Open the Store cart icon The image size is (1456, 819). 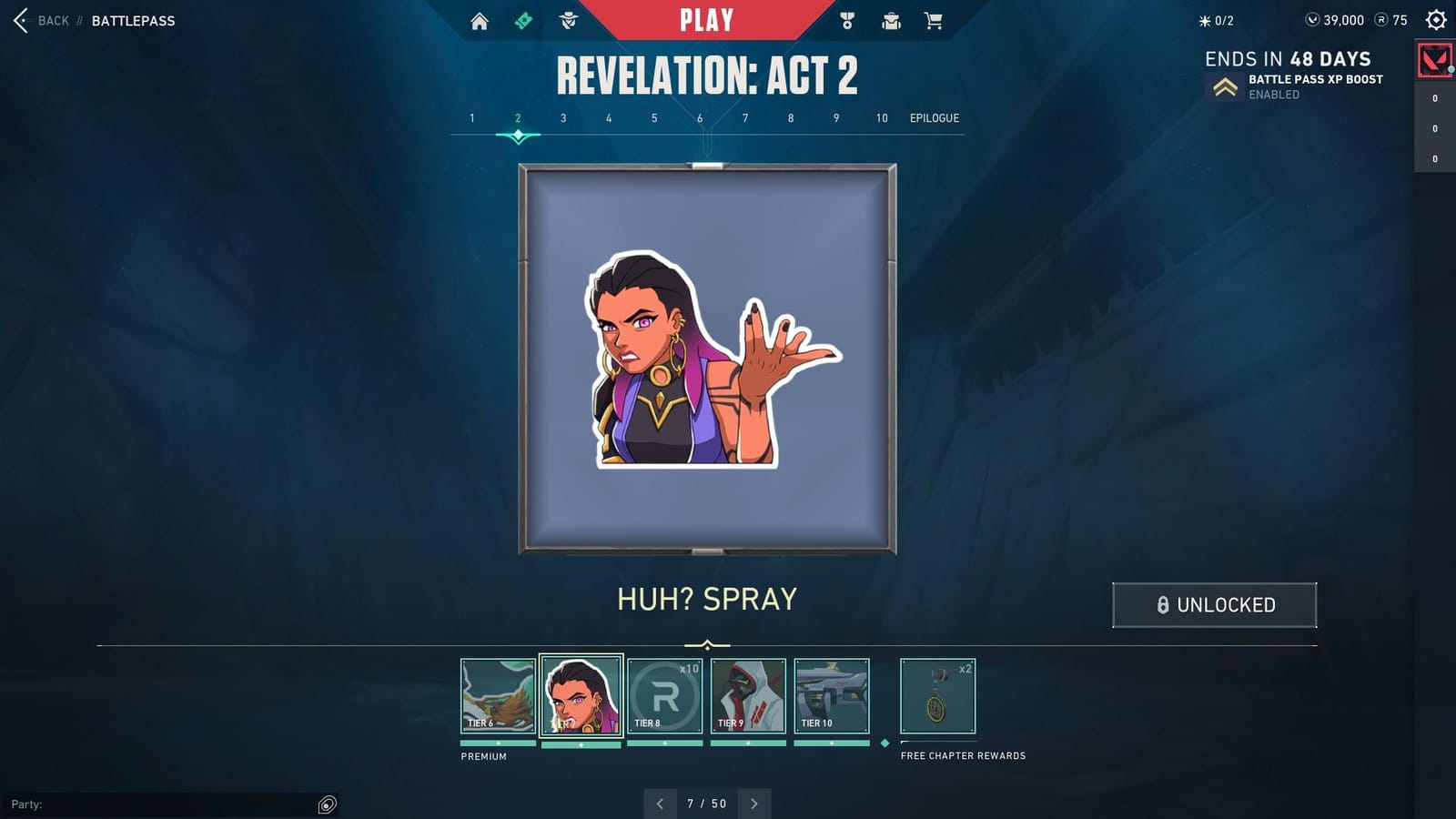coord(932,19)
